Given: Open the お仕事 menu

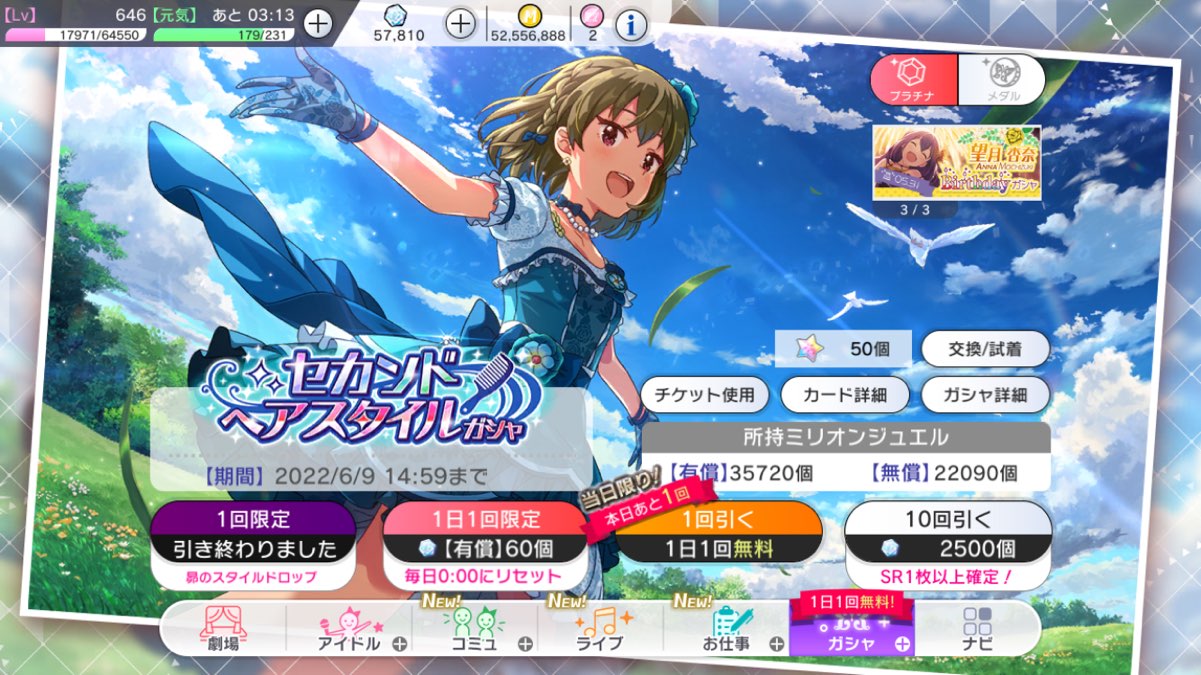Looking at the screenshot, I should tap(726, 630).
